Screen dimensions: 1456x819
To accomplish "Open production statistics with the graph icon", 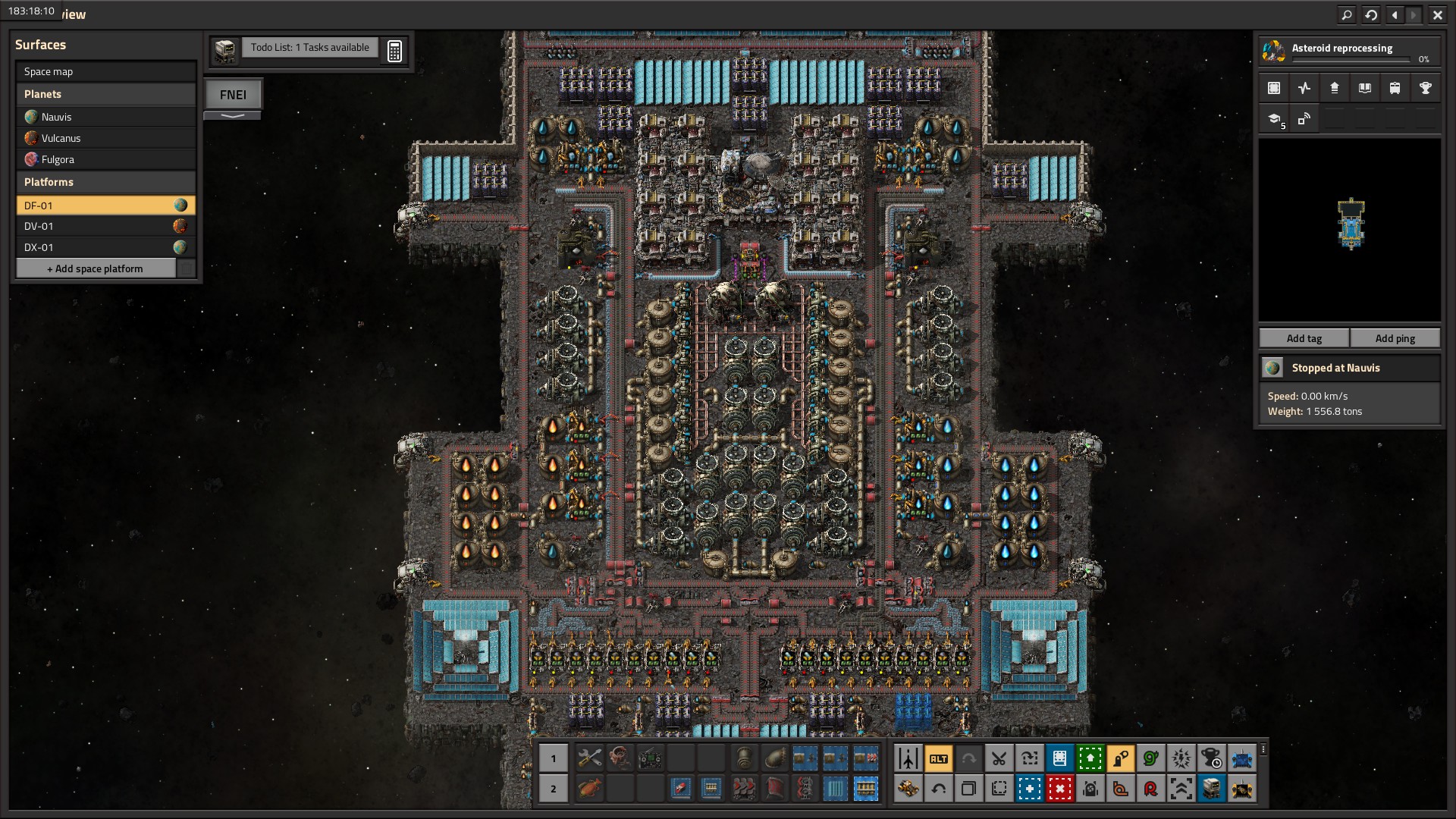I will 1304,88.
